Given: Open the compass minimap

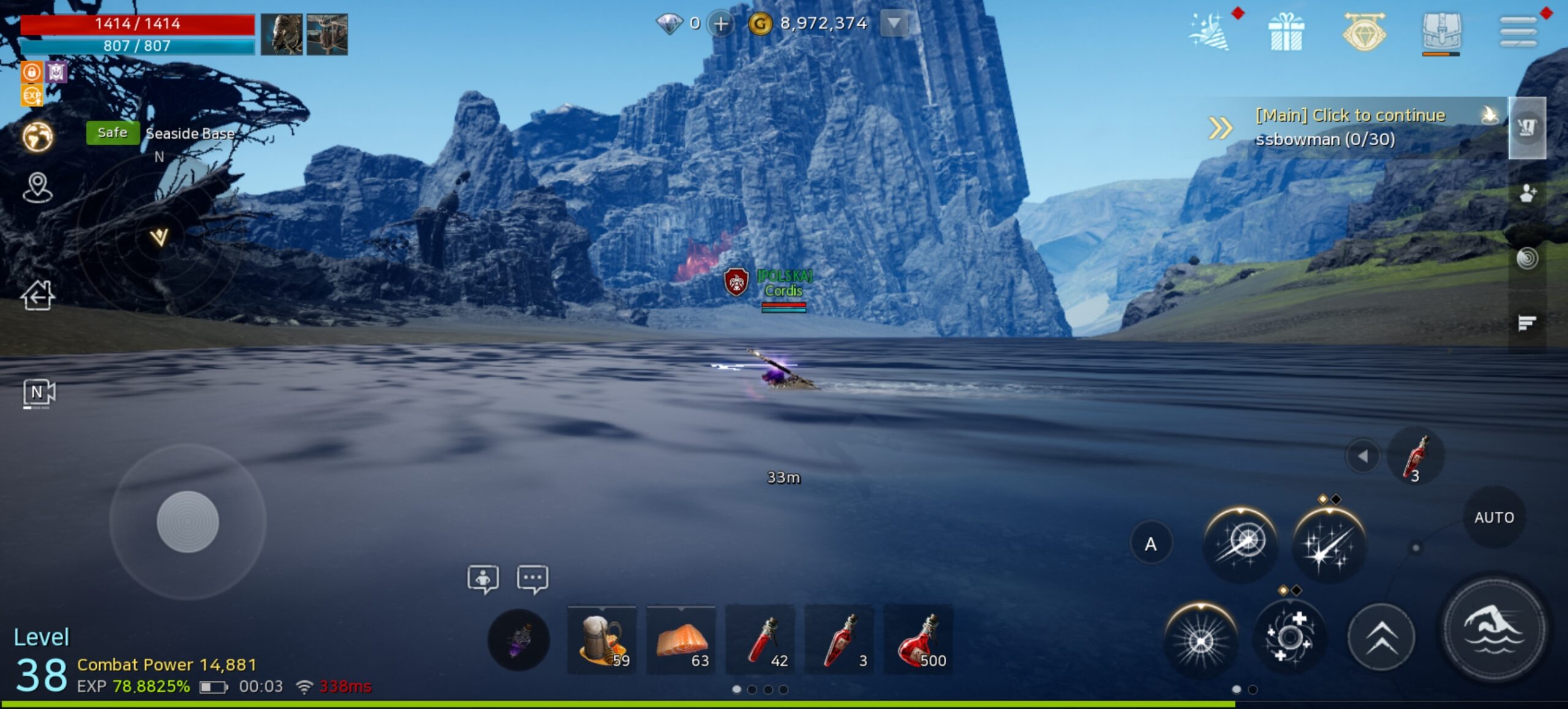Looking at the screenshot, I should 159,236.
